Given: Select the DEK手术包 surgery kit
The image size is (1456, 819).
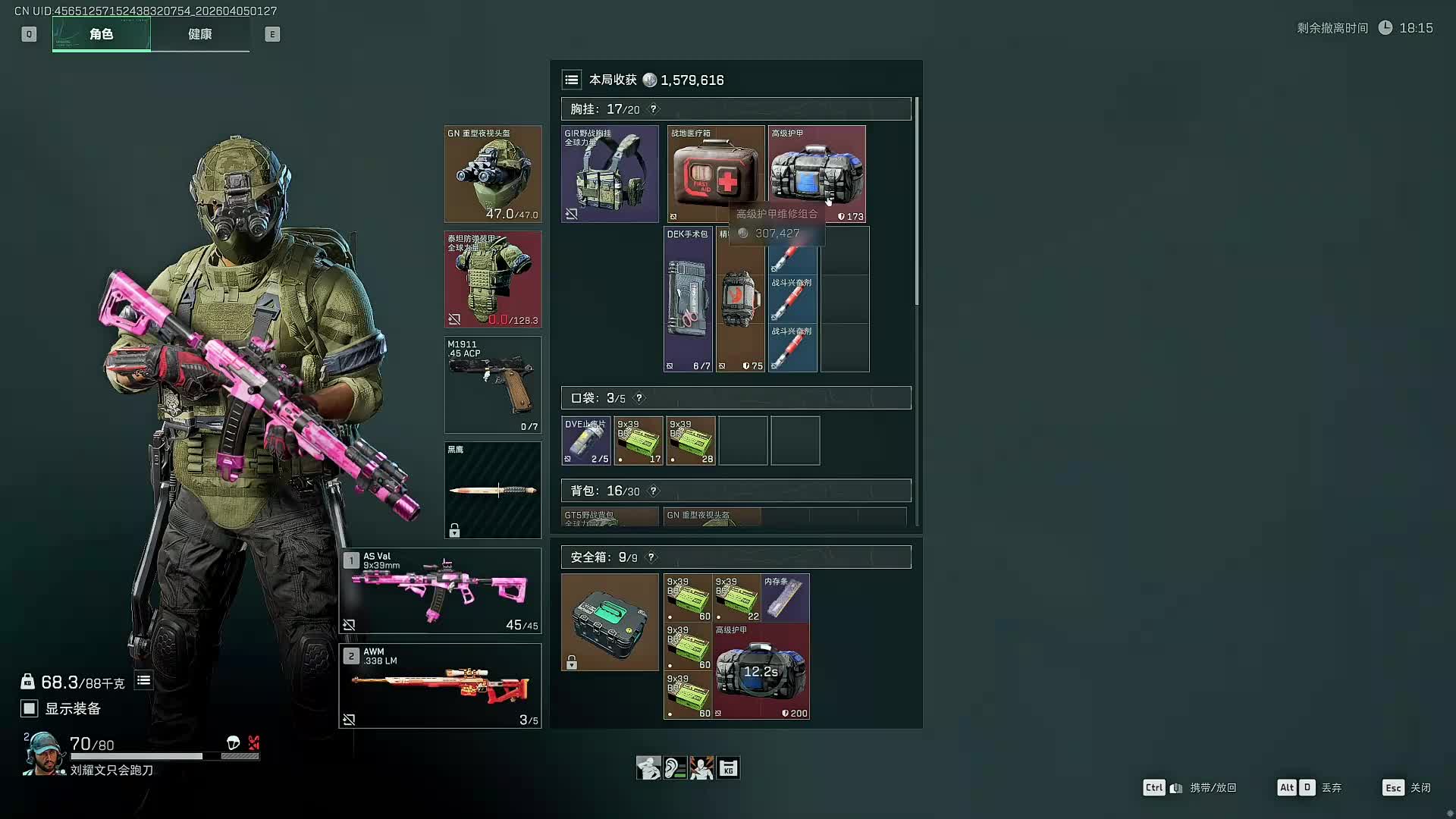Looking at the screenshot, I should pos(688,300).
